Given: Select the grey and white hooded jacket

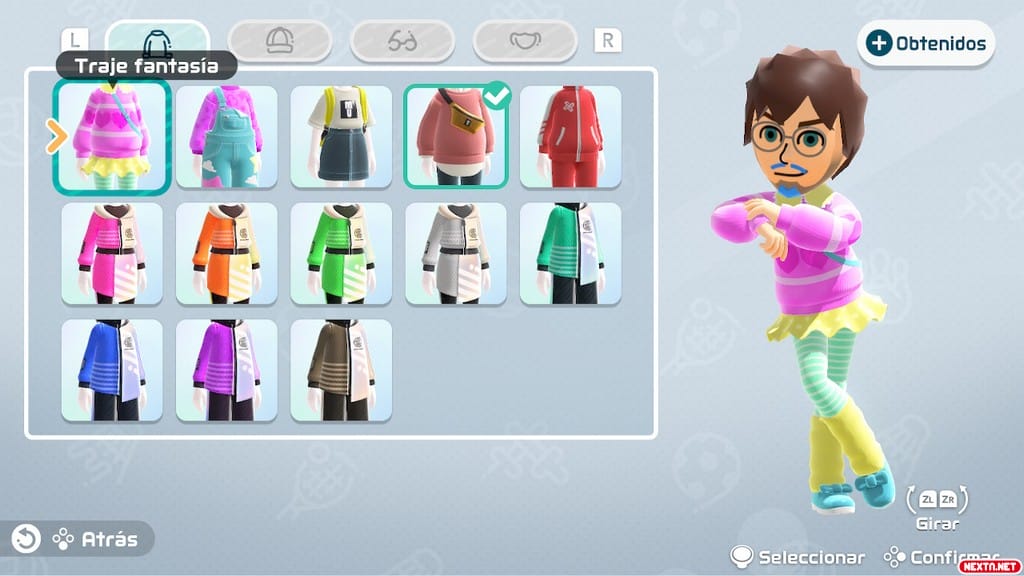Looking at the screenshot, I should [x=456, y=254].
